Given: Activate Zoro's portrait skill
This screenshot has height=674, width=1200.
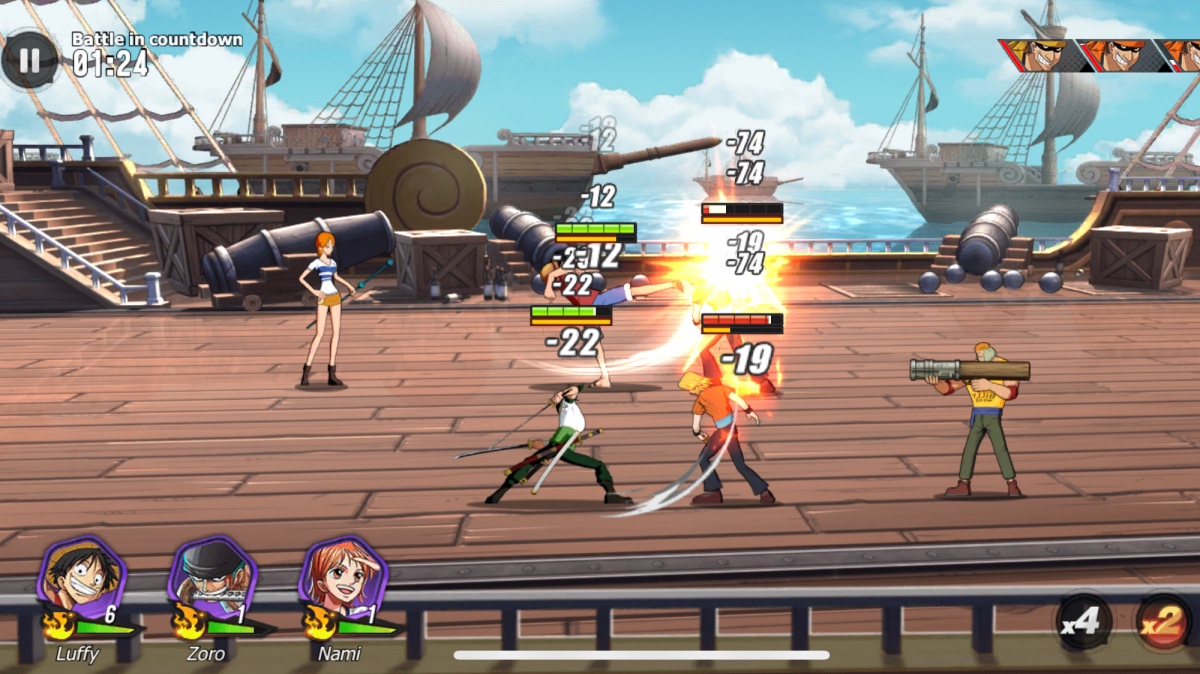Looking at the screenshot, I should coord(211,578).
